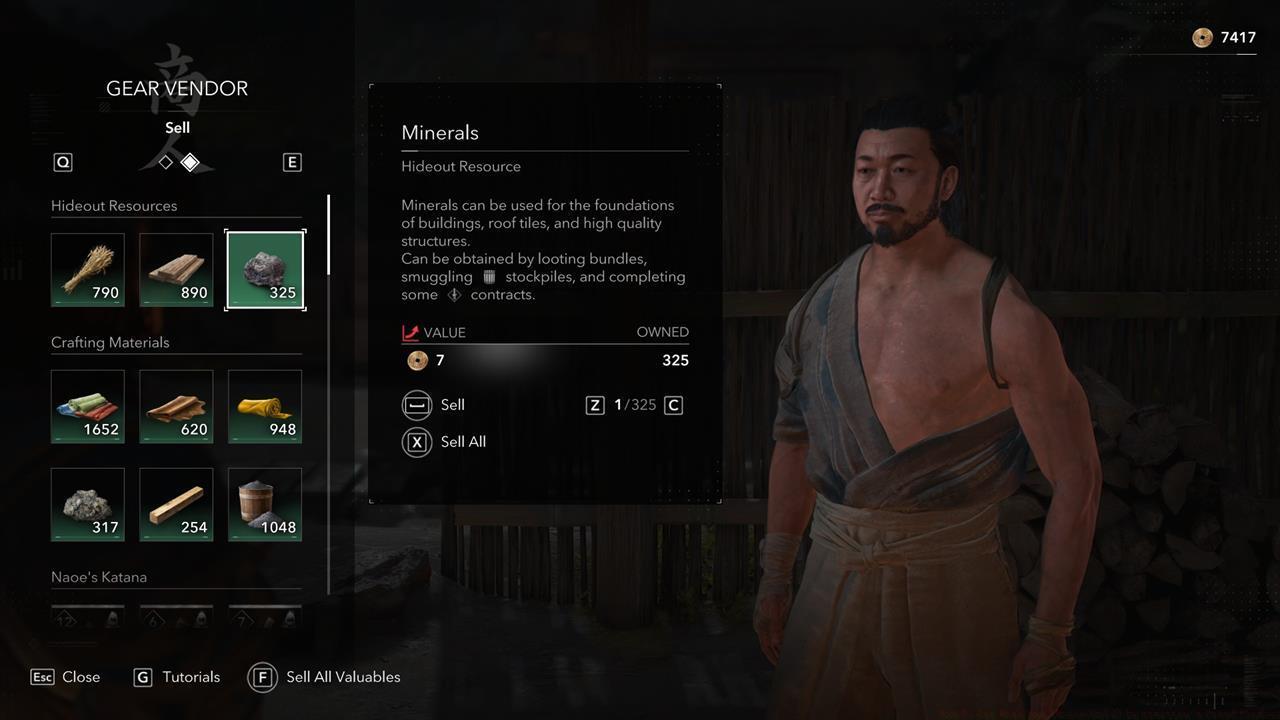Select the yellow silk crafting material
Image resolution: width=1280 pixels, height=720 pixels.
click(x=264, y=405)
